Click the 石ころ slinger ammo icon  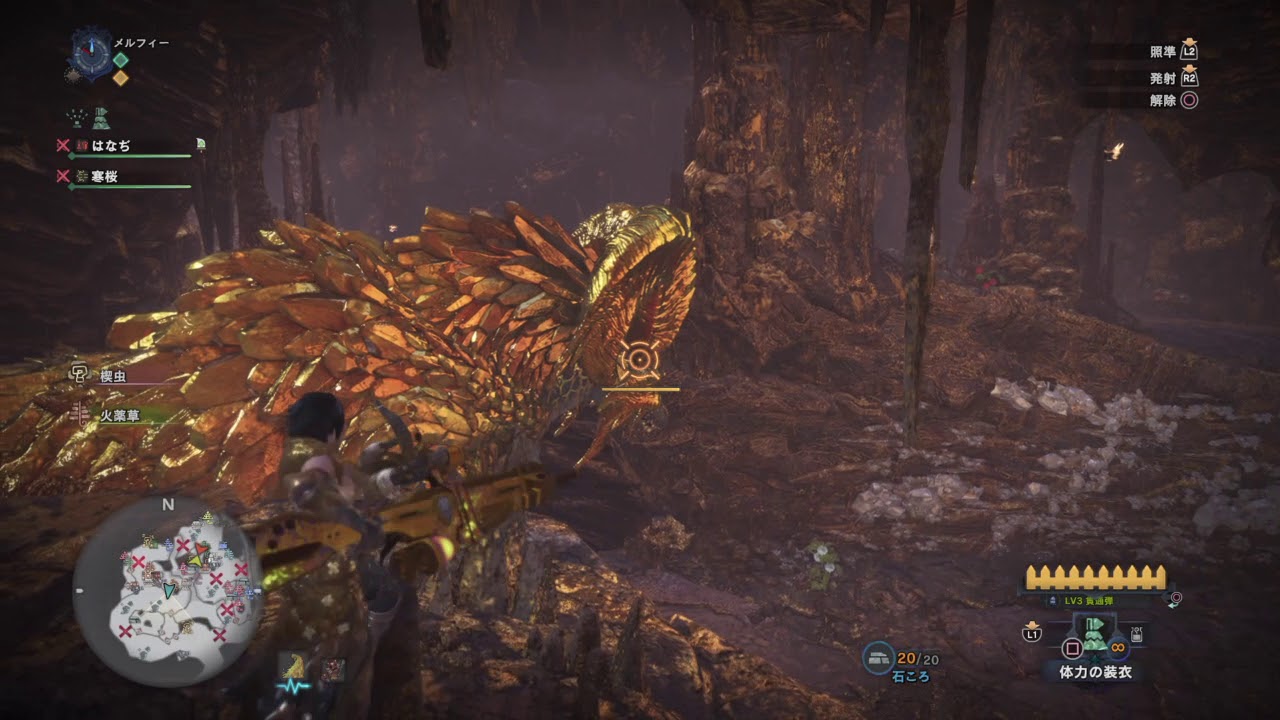click(x=878, y=656)
